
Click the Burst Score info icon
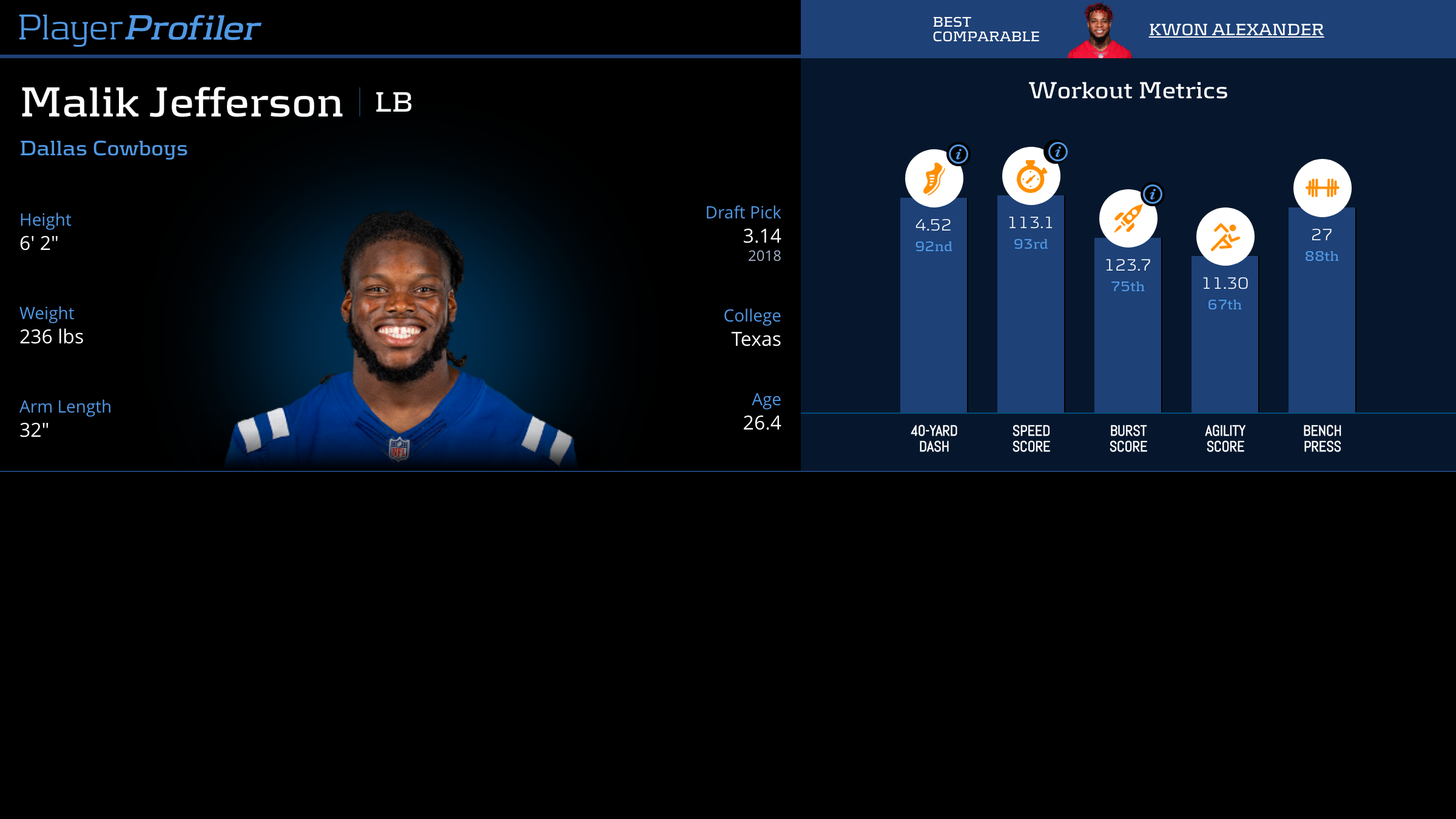[1153, 194]
